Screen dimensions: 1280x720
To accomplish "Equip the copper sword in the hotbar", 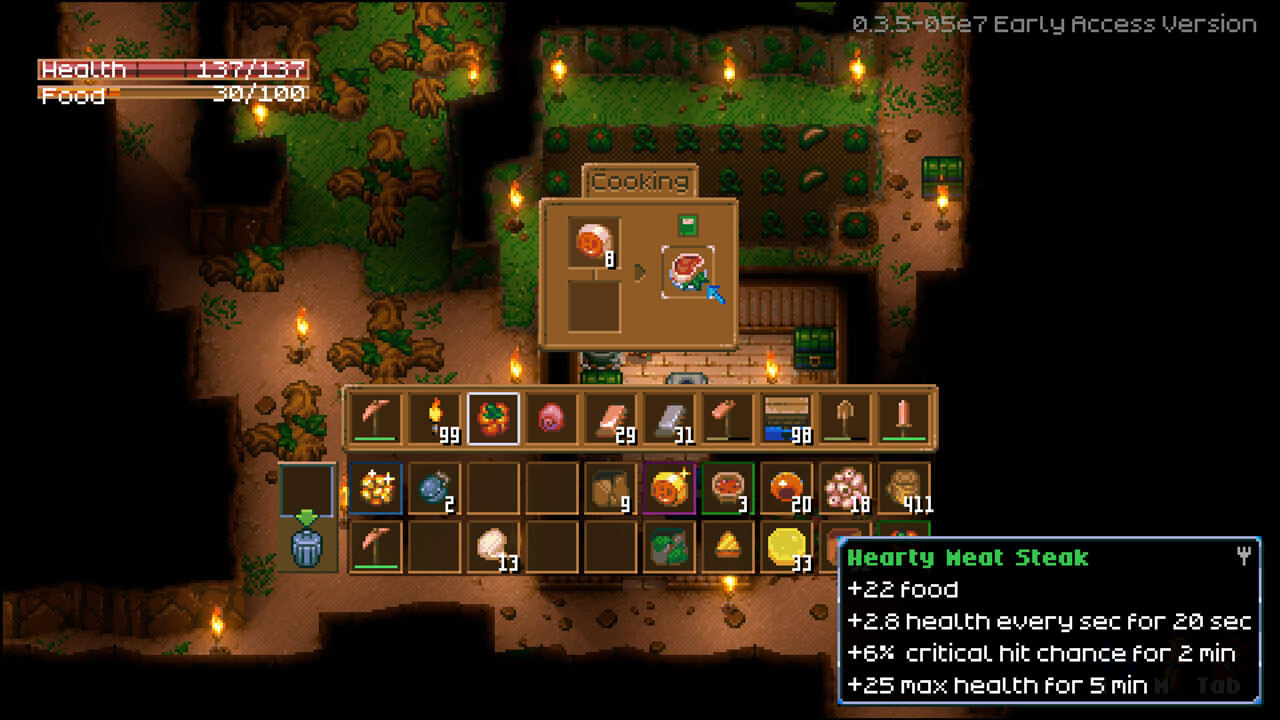I will click(x=903, y=418).
